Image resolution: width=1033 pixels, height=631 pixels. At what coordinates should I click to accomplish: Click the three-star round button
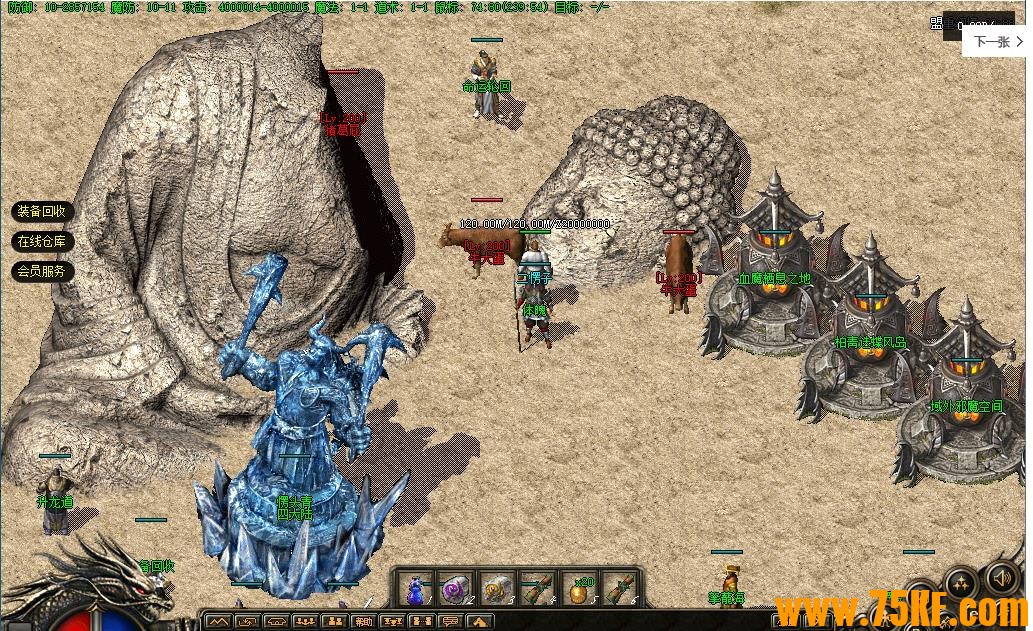961,583
